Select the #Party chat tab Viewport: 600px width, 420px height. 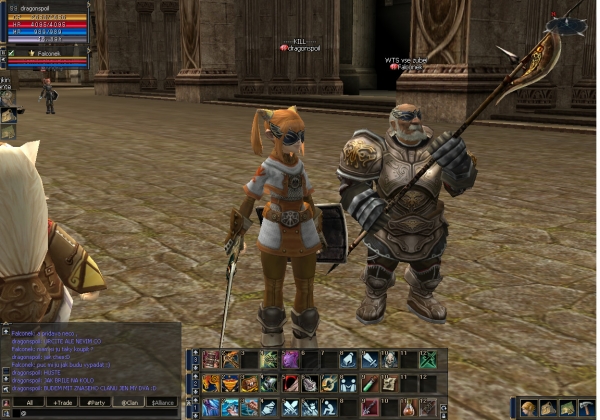(97, 402)
